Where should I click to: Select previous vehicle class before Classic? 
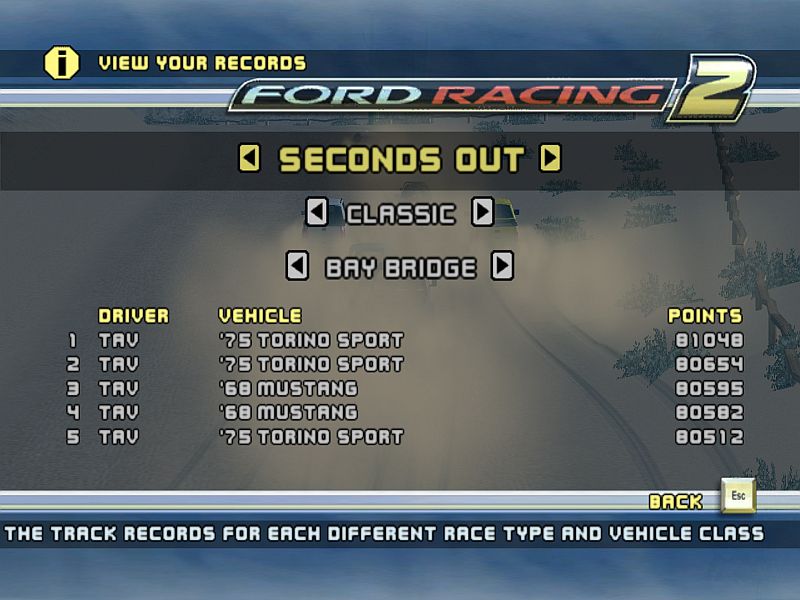point(316,213)
